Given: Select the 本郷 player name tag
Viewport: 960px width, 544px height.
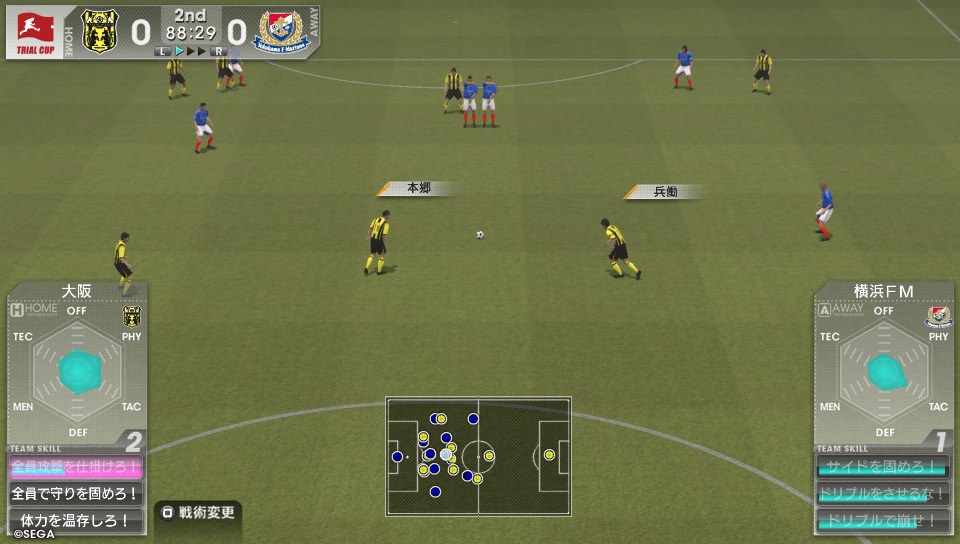Looking at the screenshot, I should click(418, 188).
